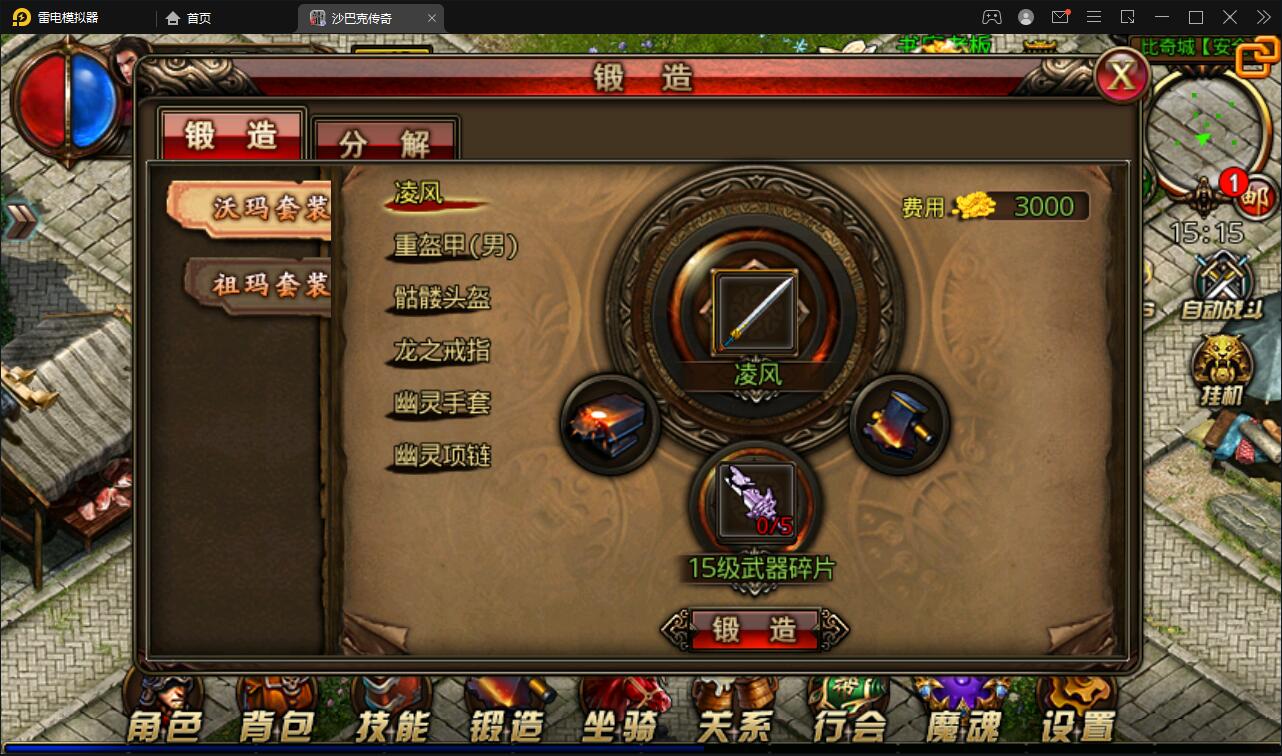
Task: Switch to the 首页 emulator tab
Action: 190,18
